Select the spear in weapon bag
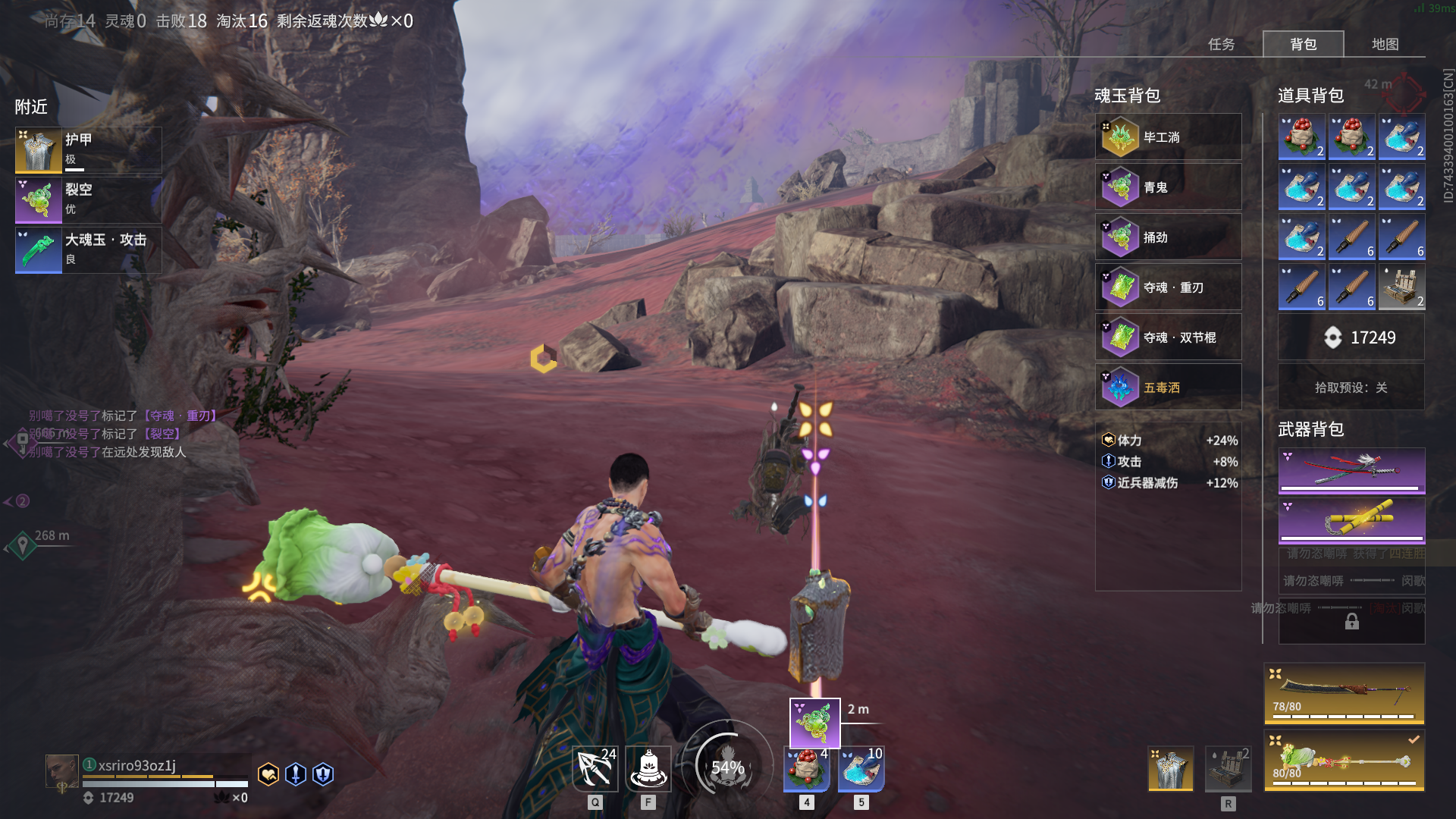The width and height of the screenshot is (1456, 819). (x=1351, y=470)
